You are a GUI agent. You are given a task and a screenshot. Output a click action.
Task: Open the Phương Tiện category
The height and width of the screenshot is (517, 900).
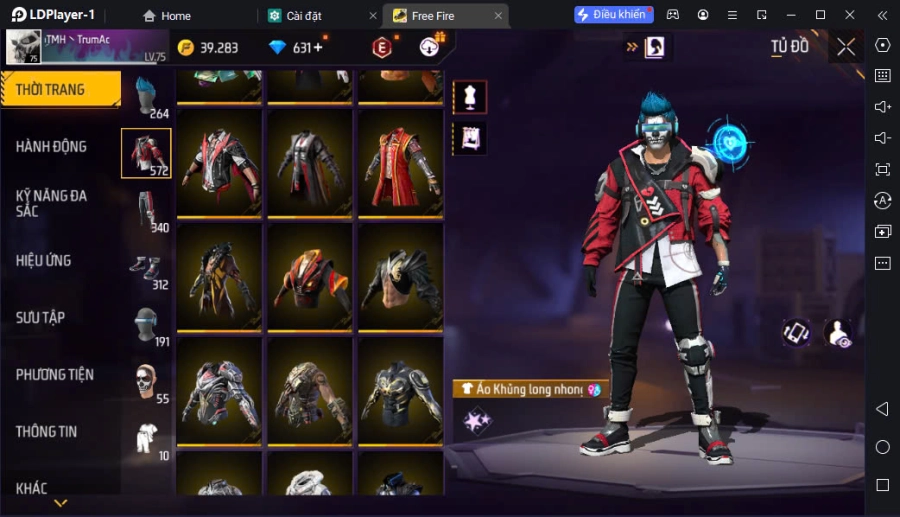pos(55,375)
